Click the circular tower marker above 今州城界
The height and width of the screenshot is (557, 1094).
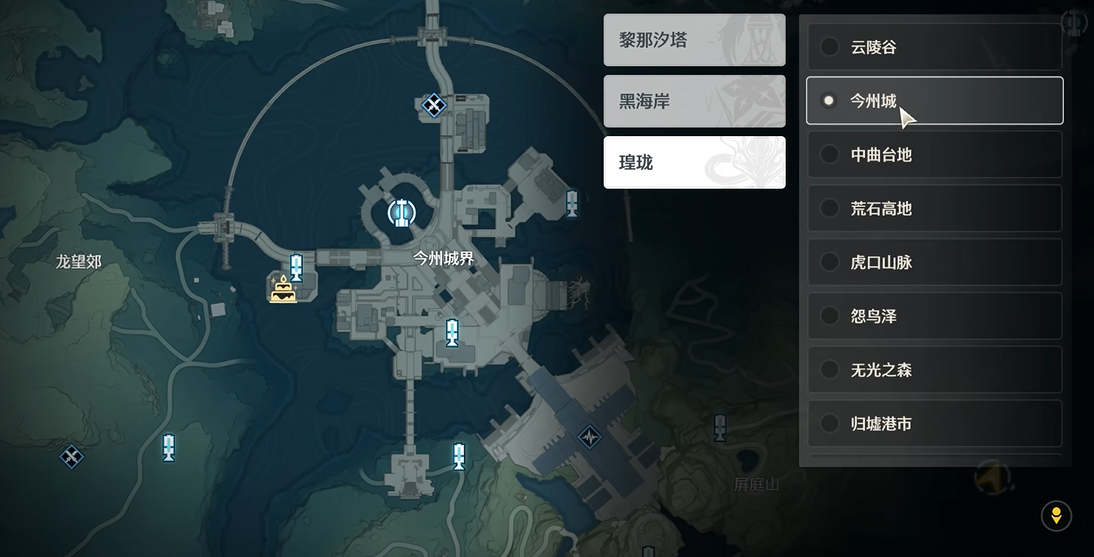(402, 212)
